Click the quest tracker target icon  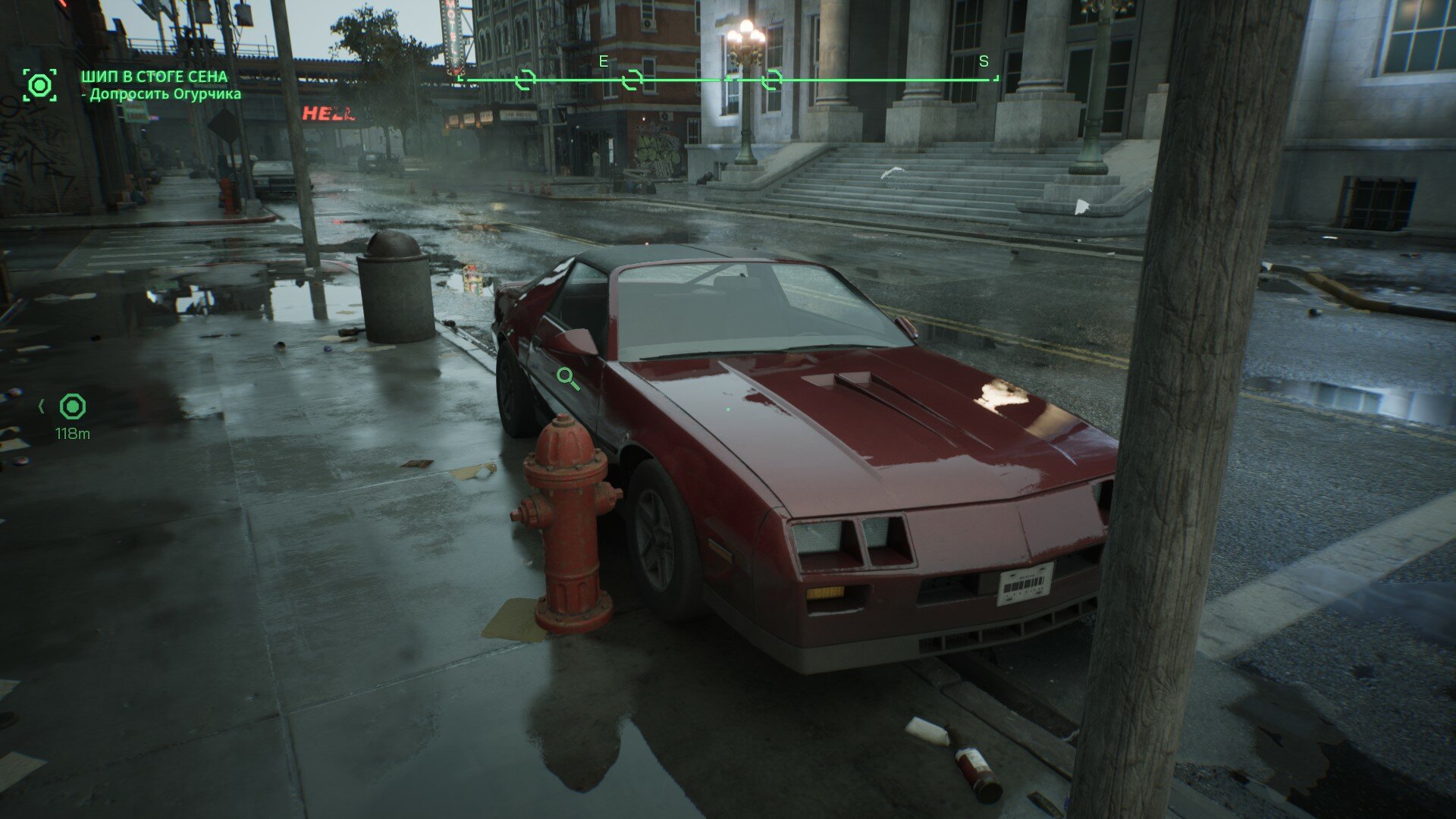click(x=39, y=85)
